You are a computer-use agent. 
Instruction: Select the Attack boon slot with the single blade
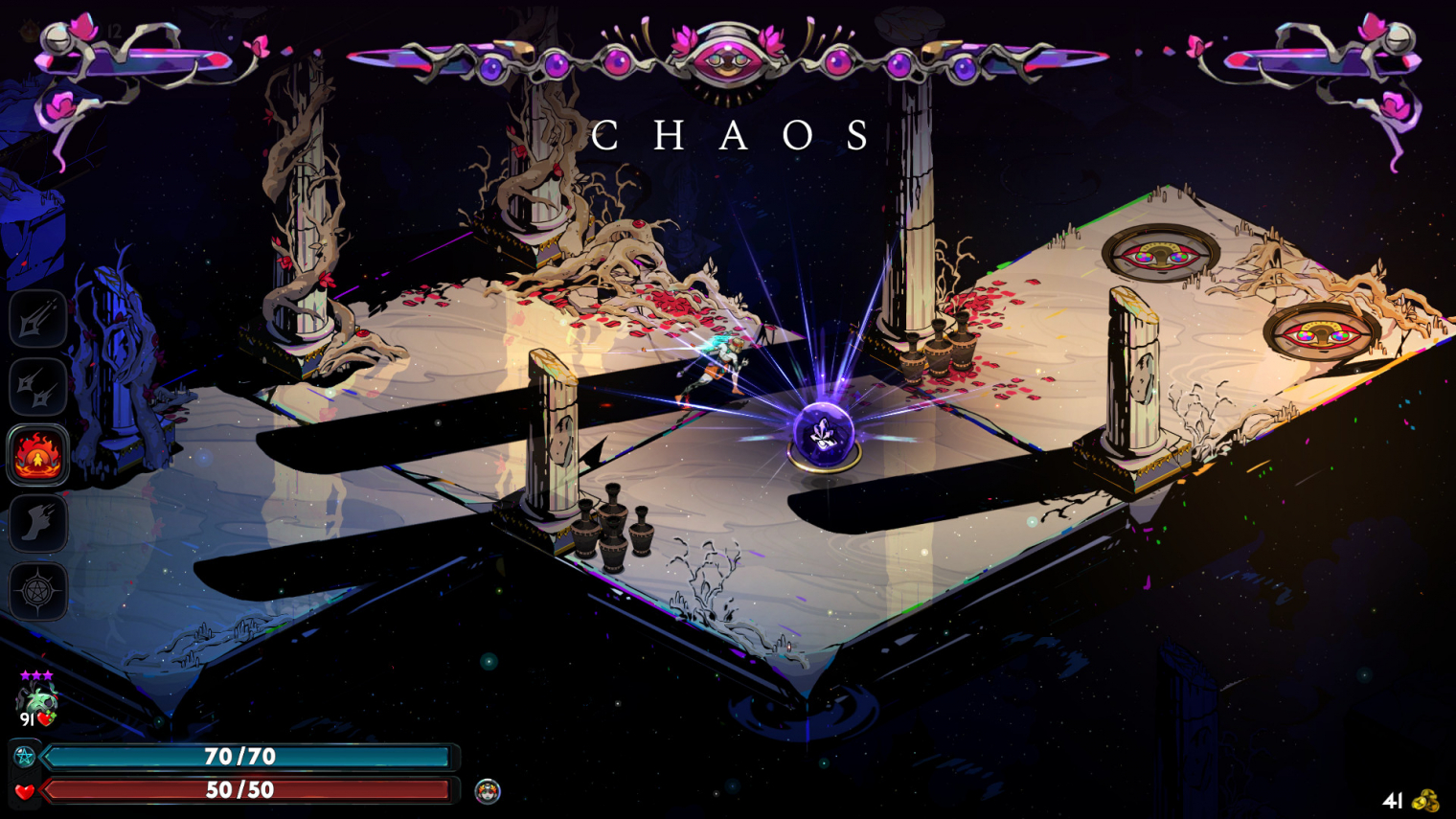point(37,319)
